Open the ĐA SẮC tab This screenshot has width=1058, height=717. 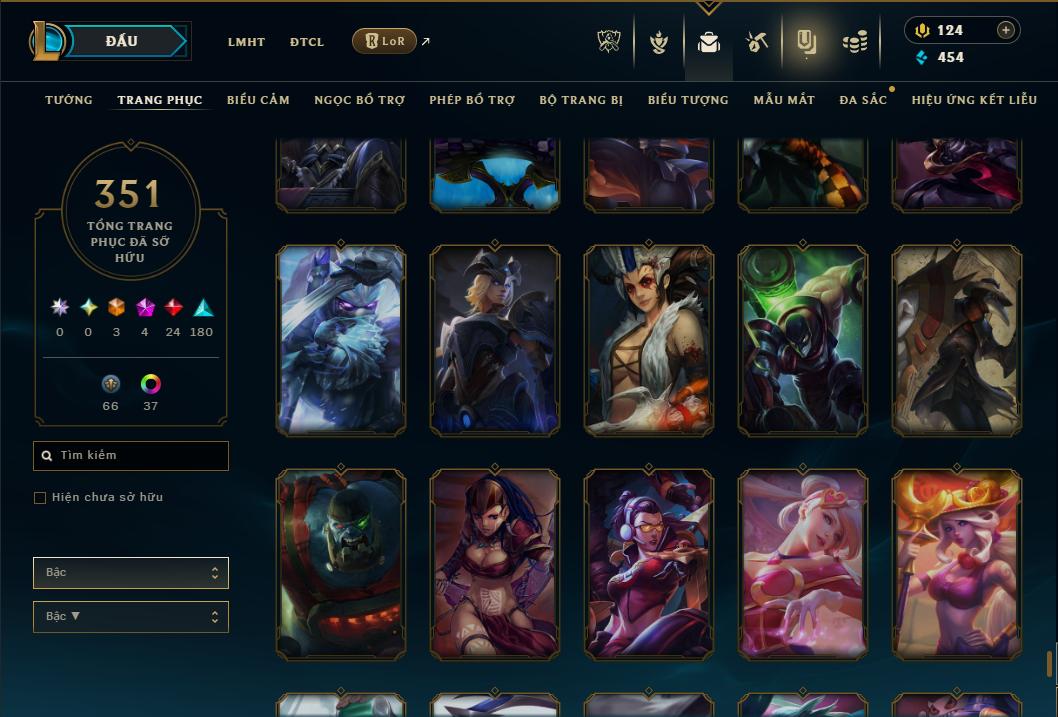(863, 100)
